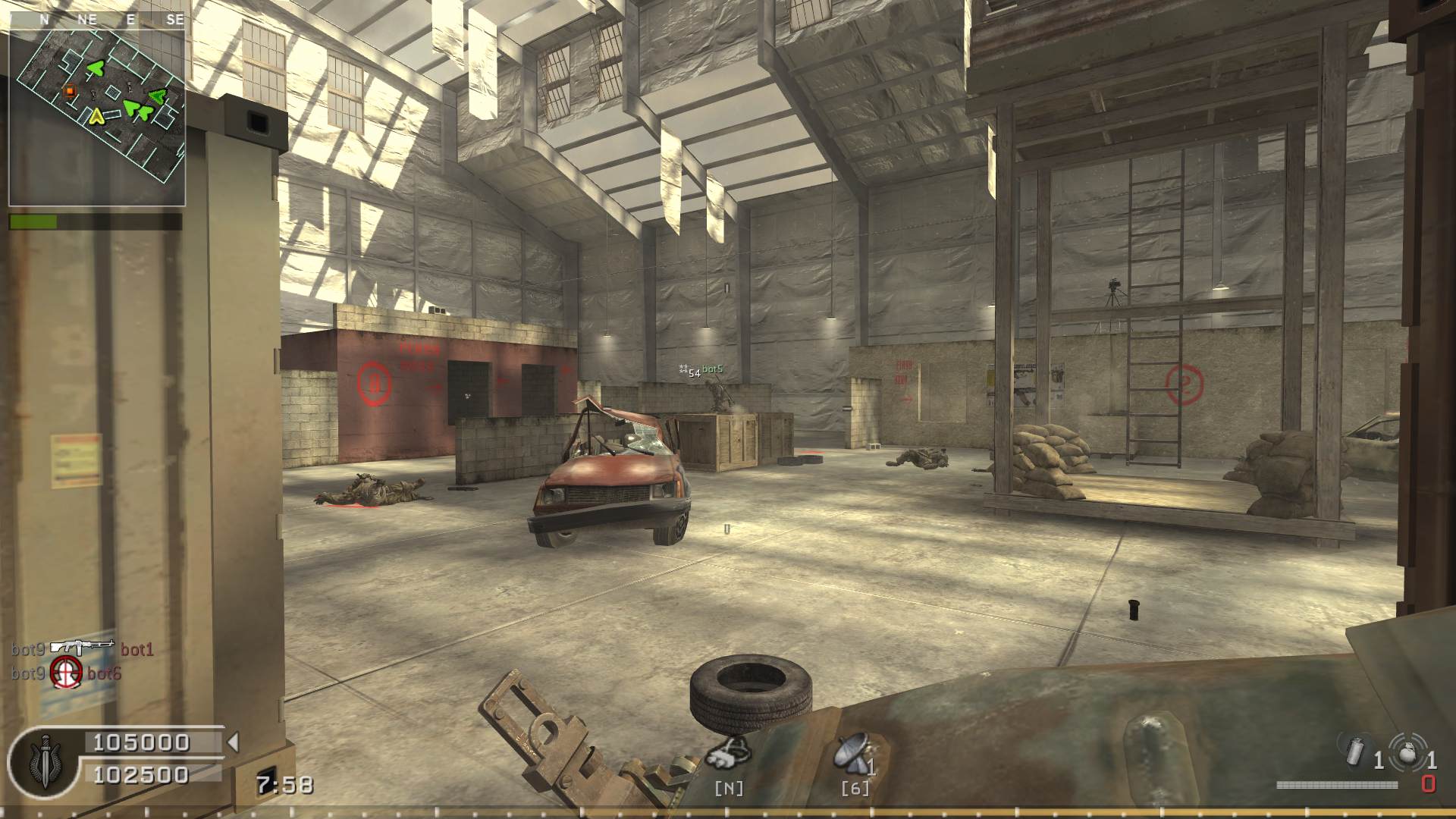Image resolution: width=1456 pixels, height=819 pixels.
Task: Select the UAV radar dish killstreak icon
Action: click(852, 753)
